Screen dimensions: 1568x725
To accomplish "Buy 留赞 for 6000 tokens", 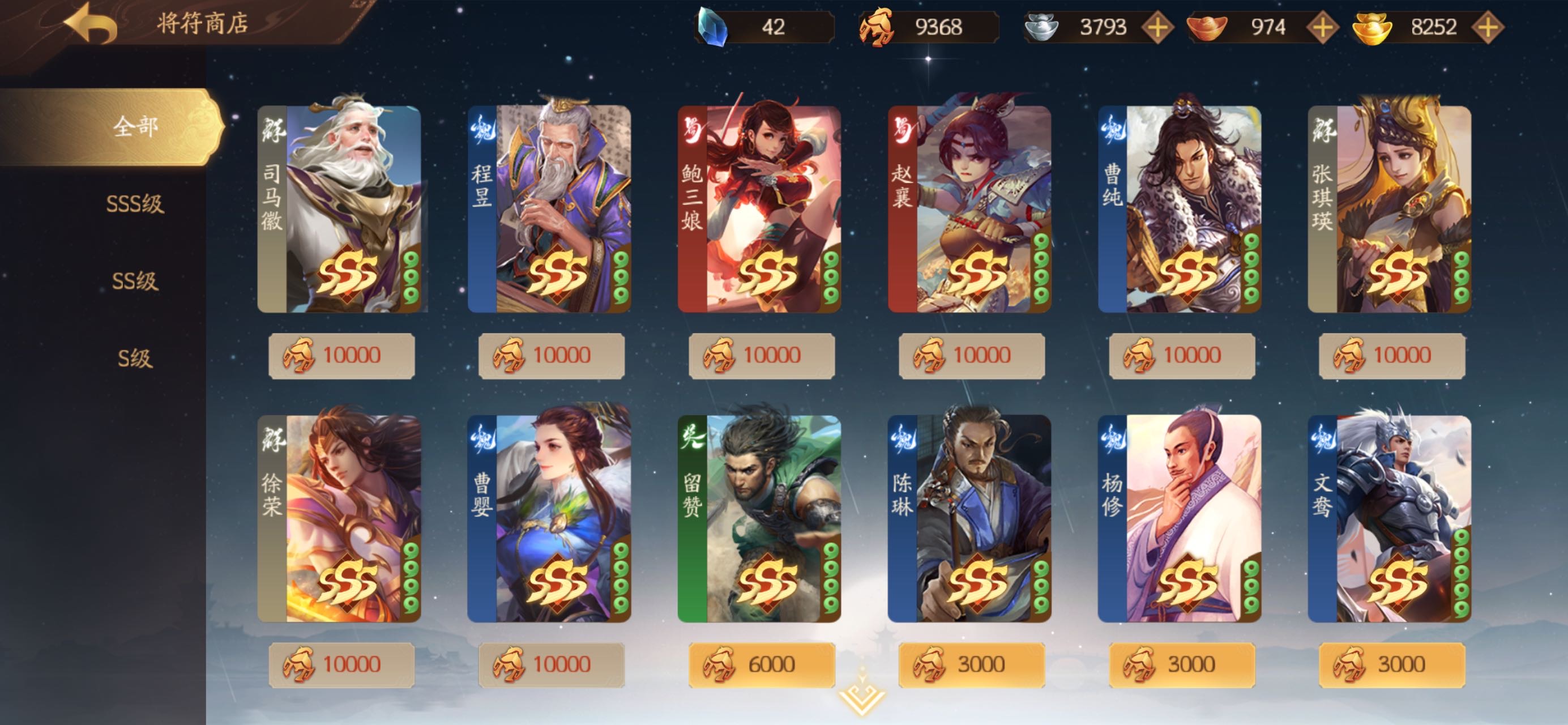I will pos(762,664).
